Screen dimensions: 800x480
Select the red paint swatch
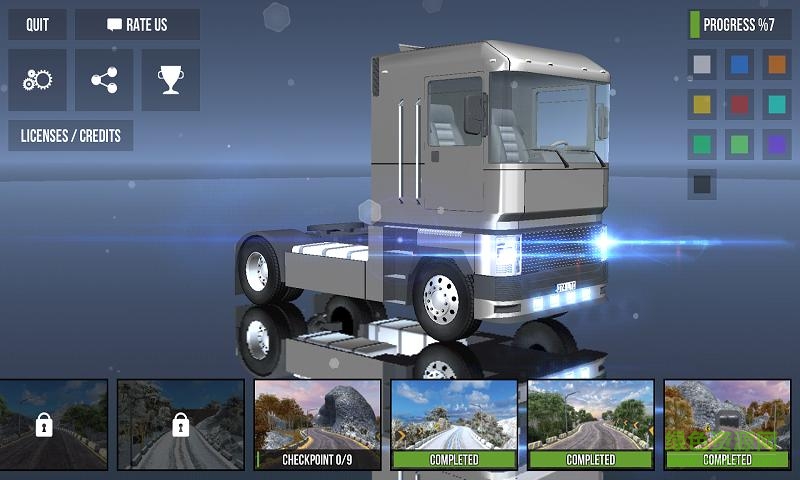740,104
